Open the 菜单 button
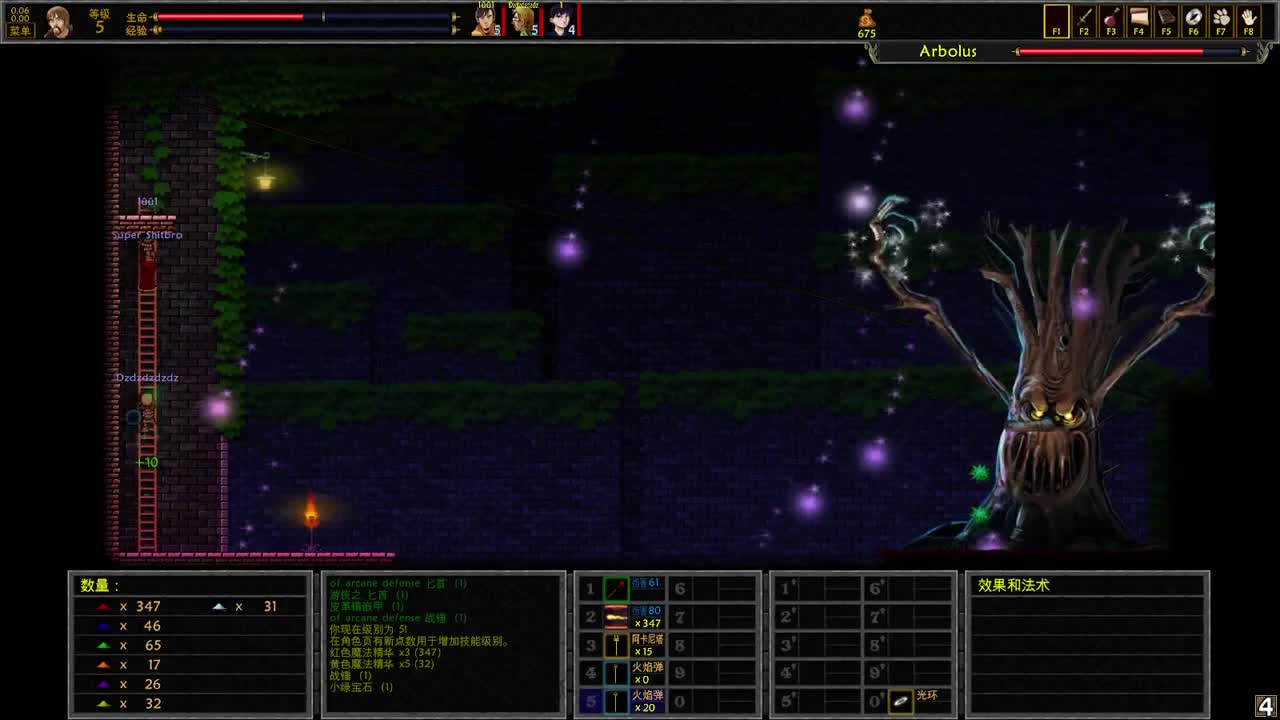The height and width of the screenshot is (720, 1280). coord(18,29)
